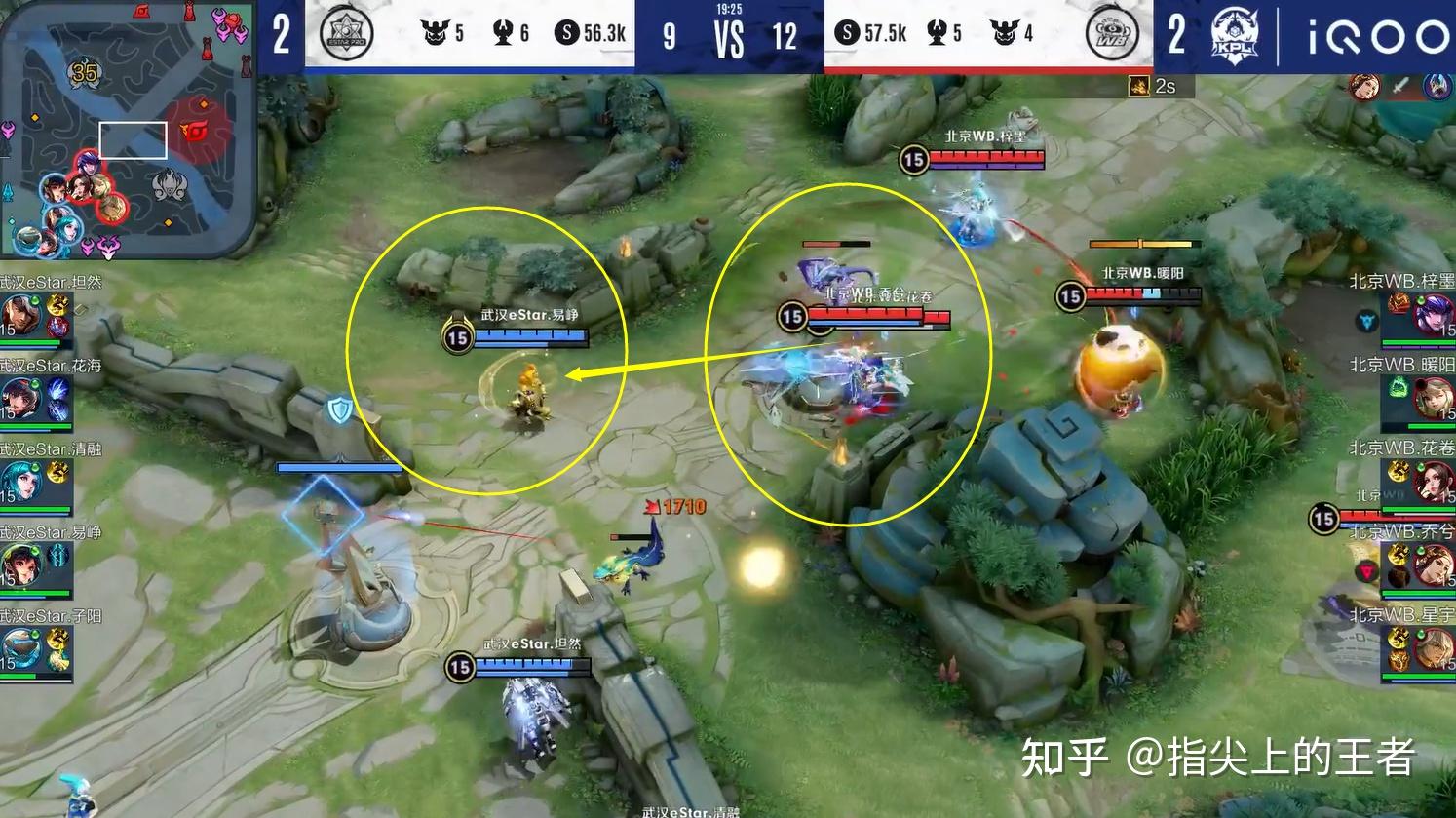Click the dark slayer icon beside WB's 5
The width and height of the screenshot is (1456, 818).
(x=936, y=29)
